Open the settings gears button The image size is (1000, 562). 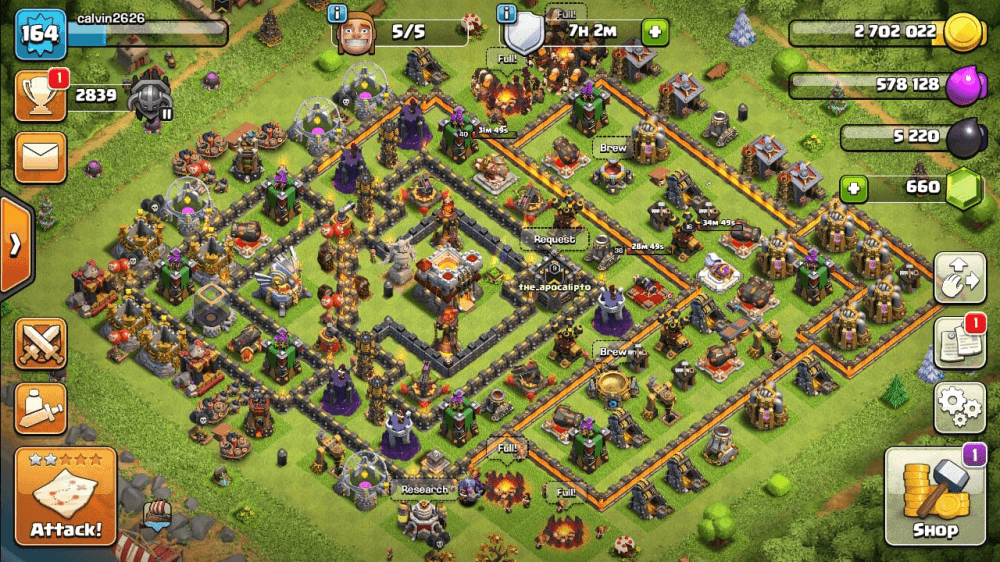tap(959, 407)
